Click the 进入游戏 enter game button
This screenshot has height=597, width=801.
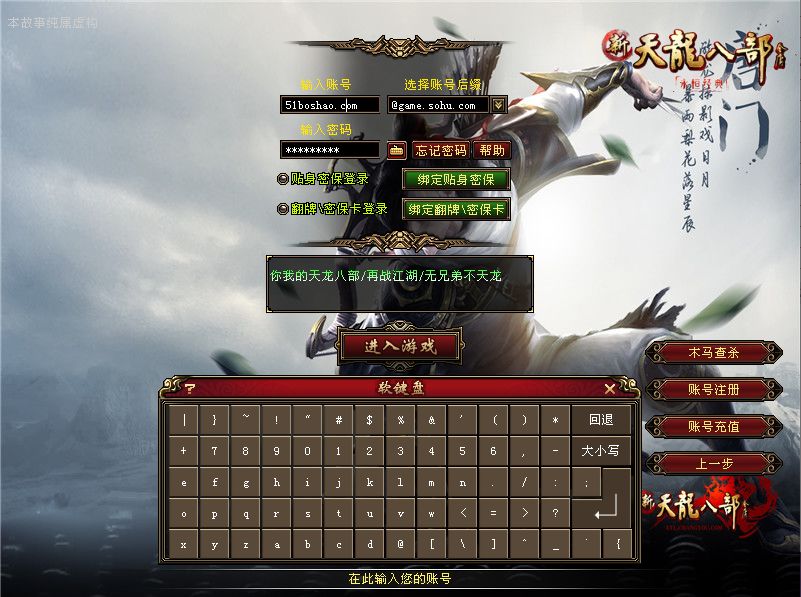[400, 347]
